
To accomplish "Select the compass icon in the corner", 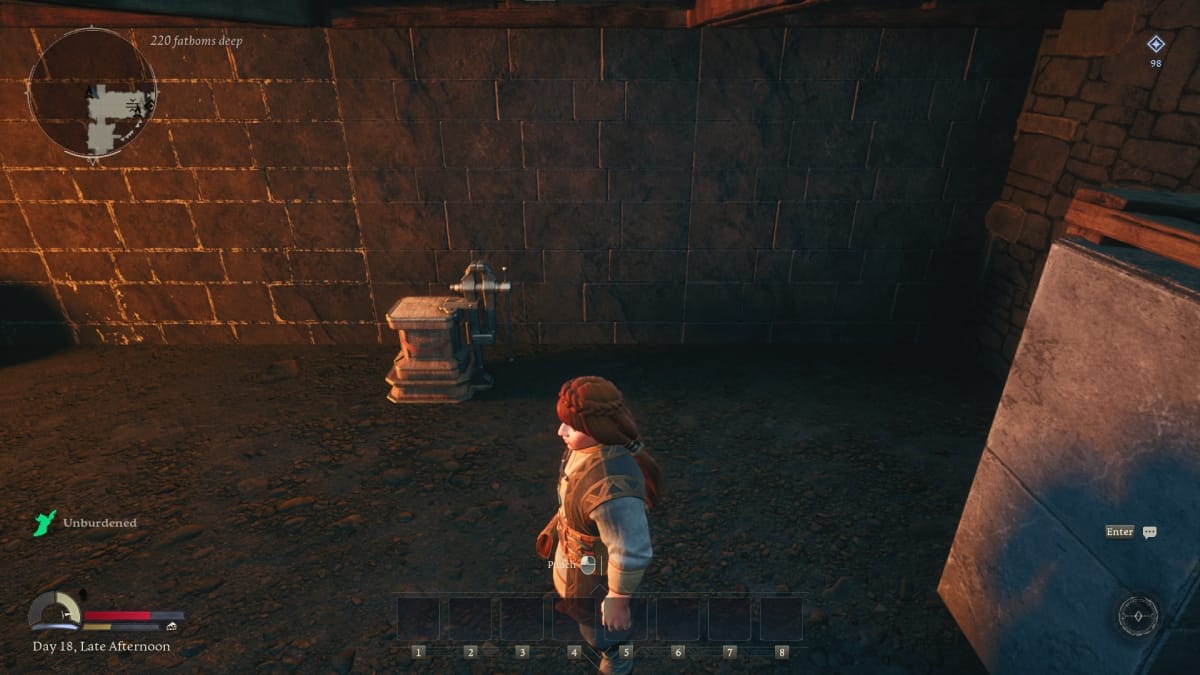I will [x=1138, y=615].
